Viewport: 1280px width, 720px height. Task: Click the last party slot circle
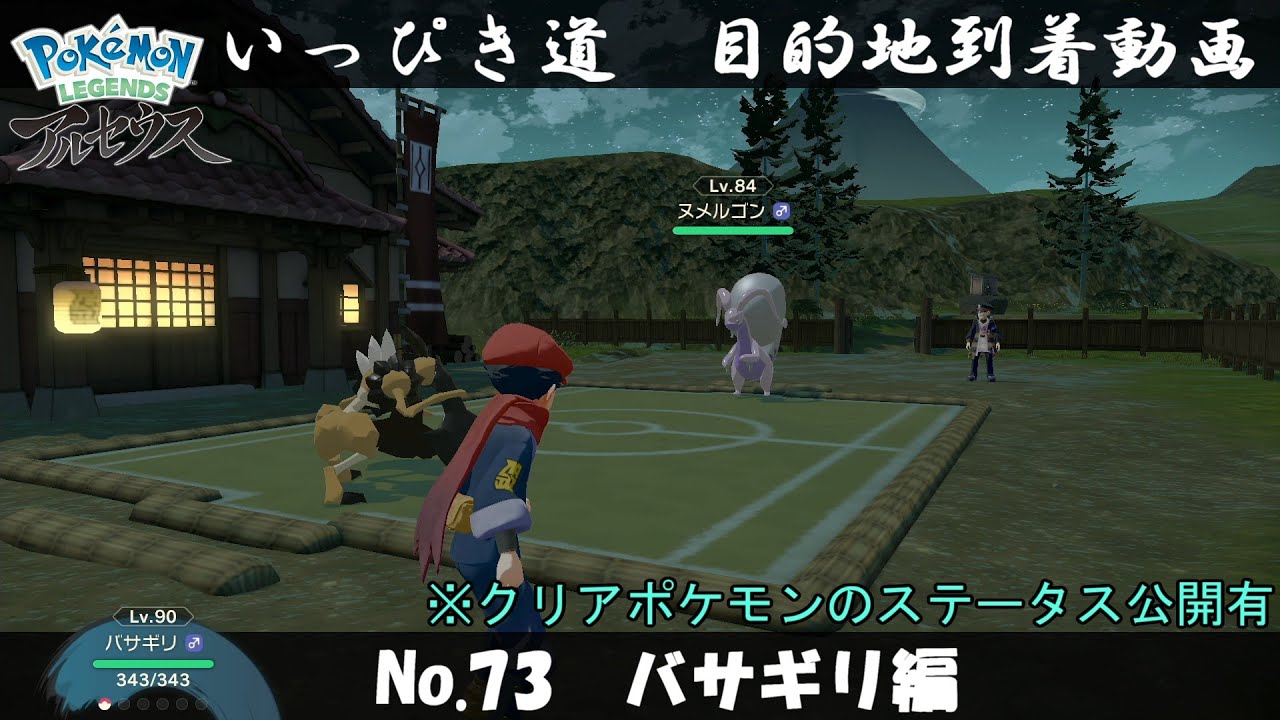tap(200, 703)
